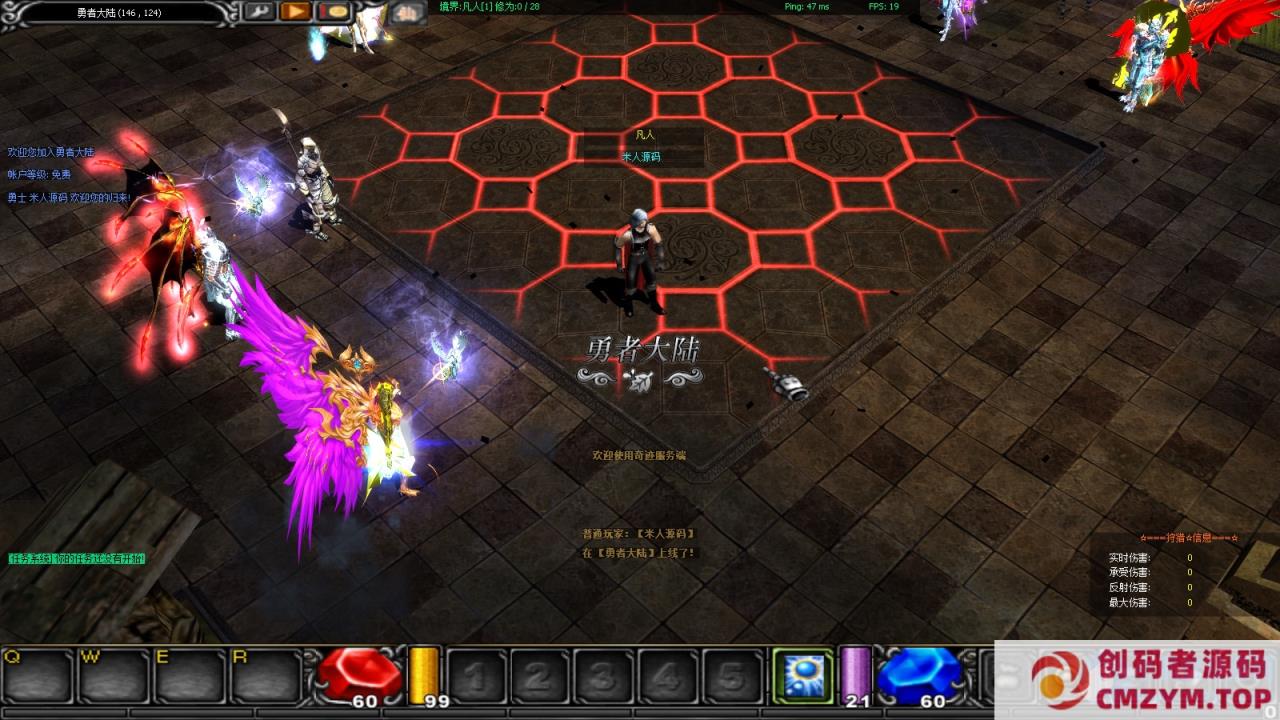Click the gold oval button
Viewport: 1280px width, 720px height.
[x=333, y=12]
